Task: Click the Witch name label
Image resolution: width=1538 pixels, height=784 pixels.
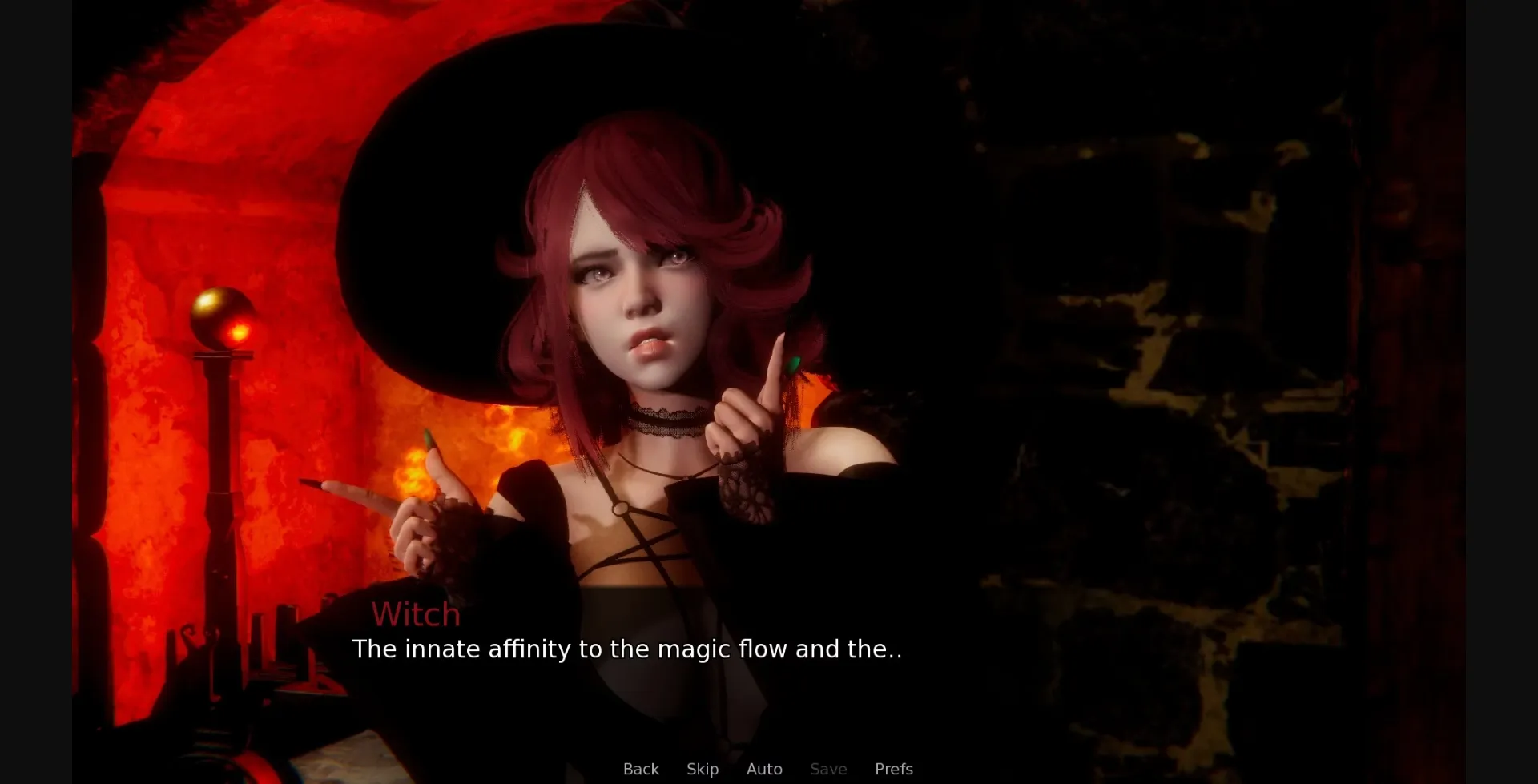Action: tap(417, 614)
